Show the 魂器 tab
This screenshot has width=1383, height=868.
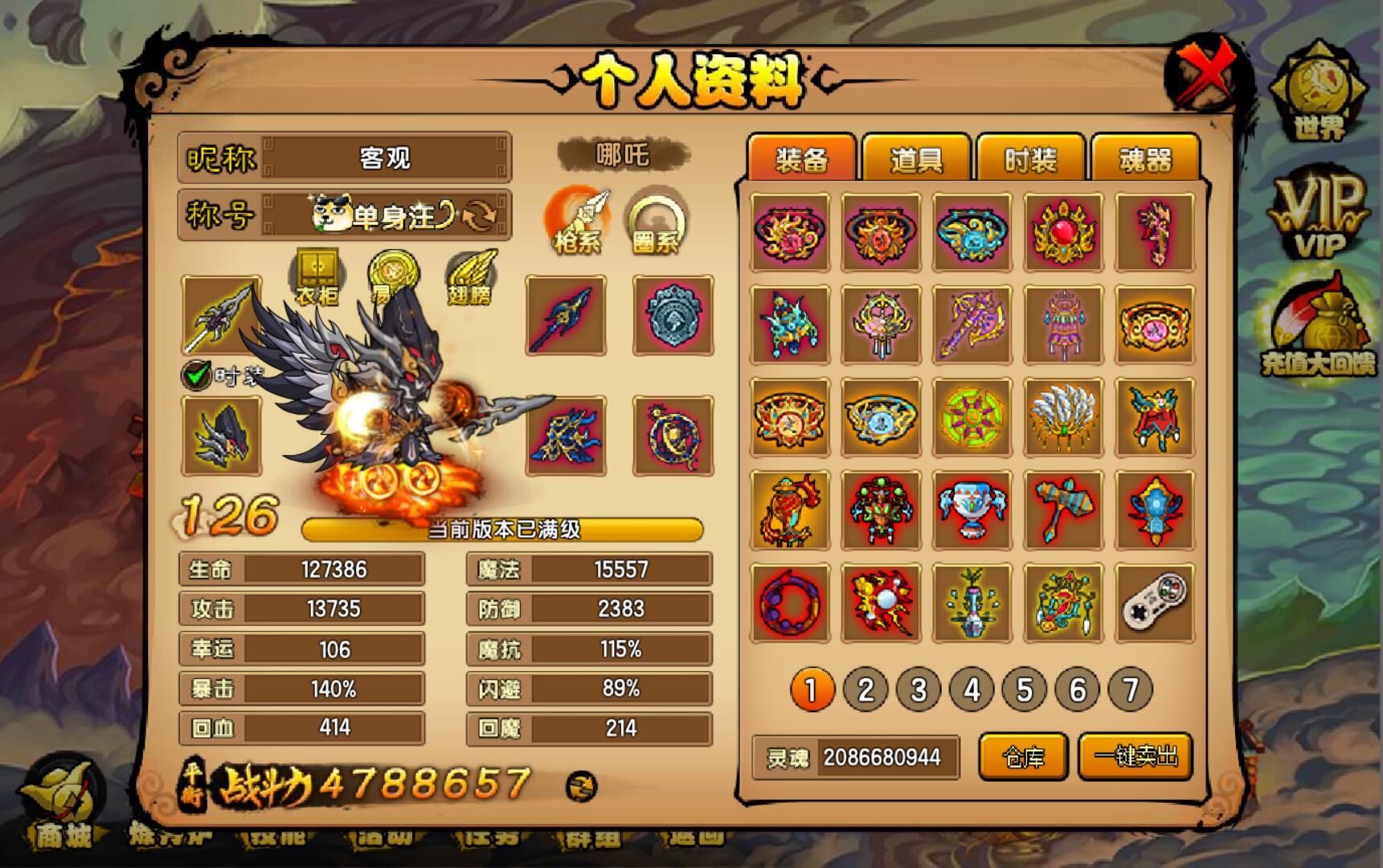point(1145,159)
